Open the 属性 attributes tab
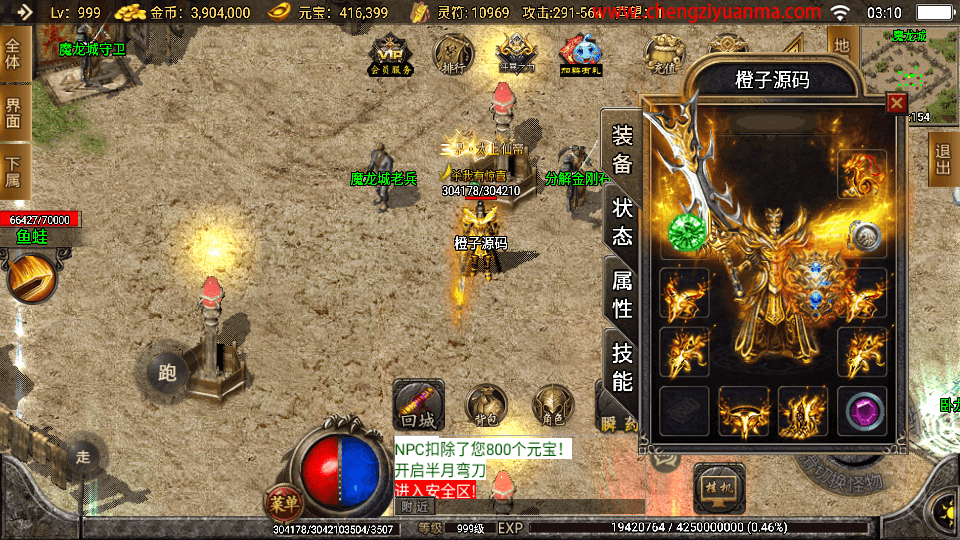 (622, 294)
